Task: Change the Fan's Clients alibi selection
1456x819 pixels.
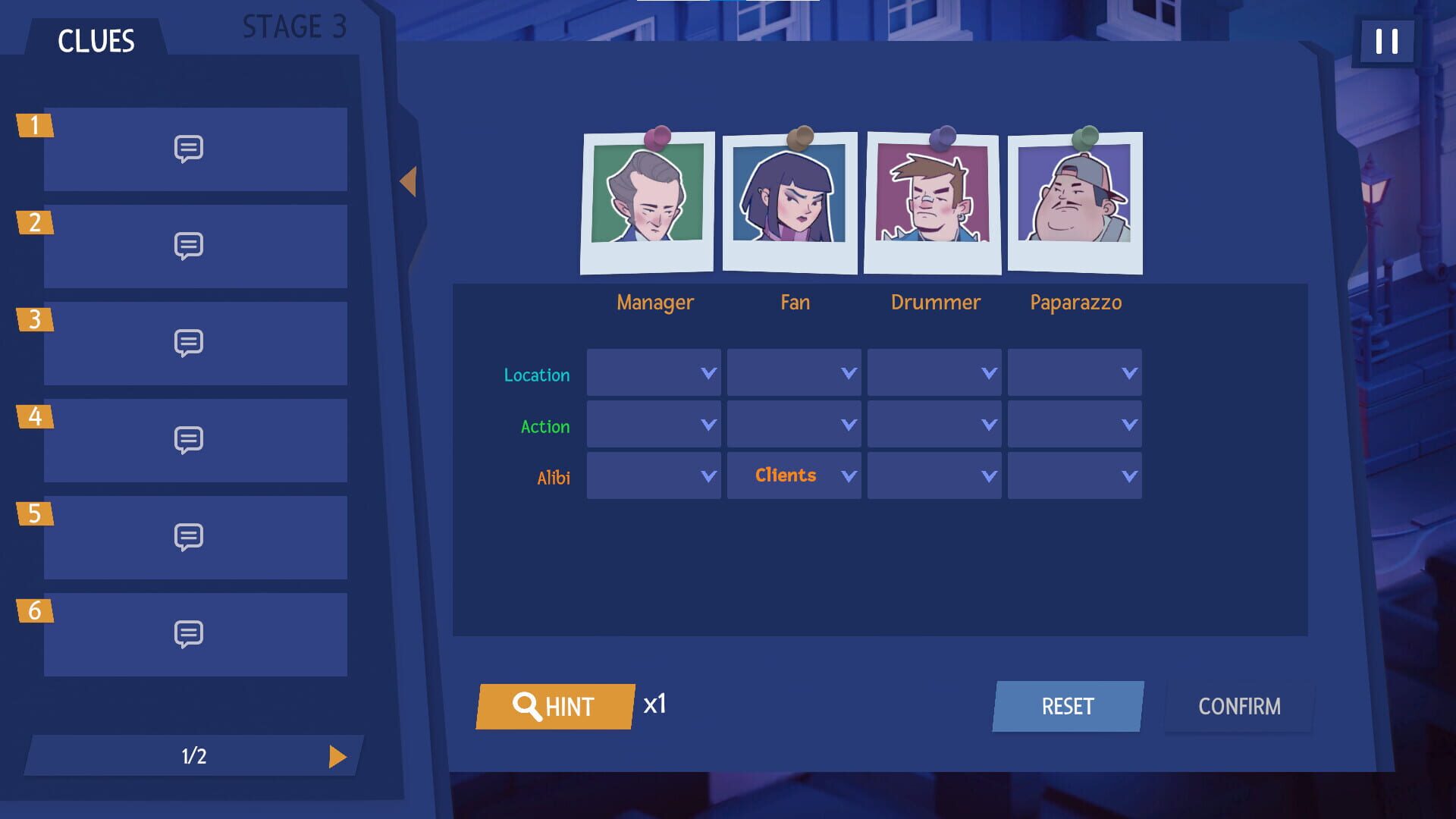Action: [793, 475]
